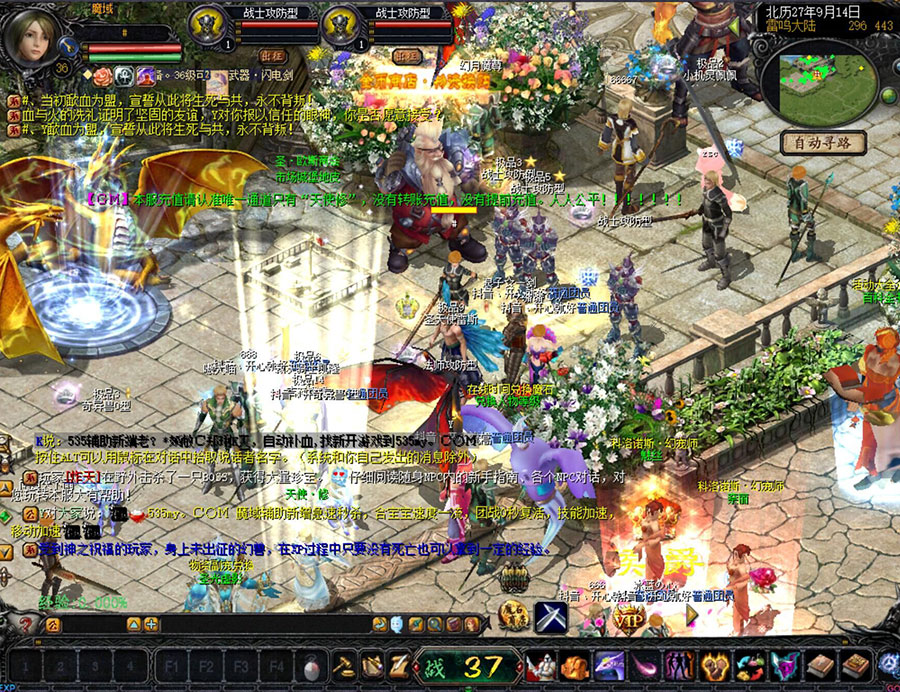Click the golden crest icon on bottom bar

[714, 665]
